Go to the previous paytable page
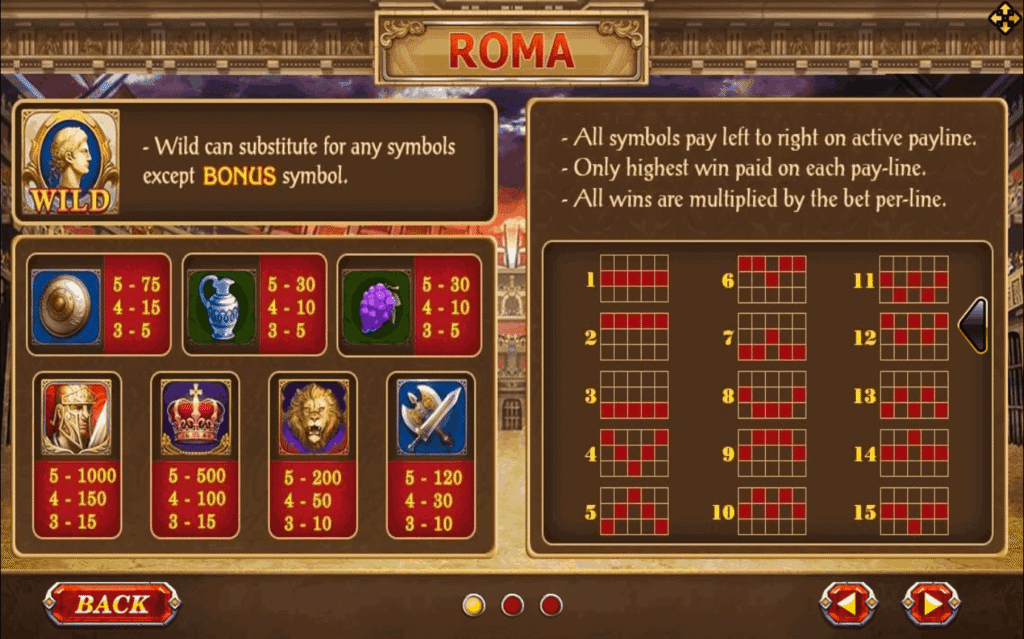Viewport: 1024px width, 639px height. pos(848,604)
